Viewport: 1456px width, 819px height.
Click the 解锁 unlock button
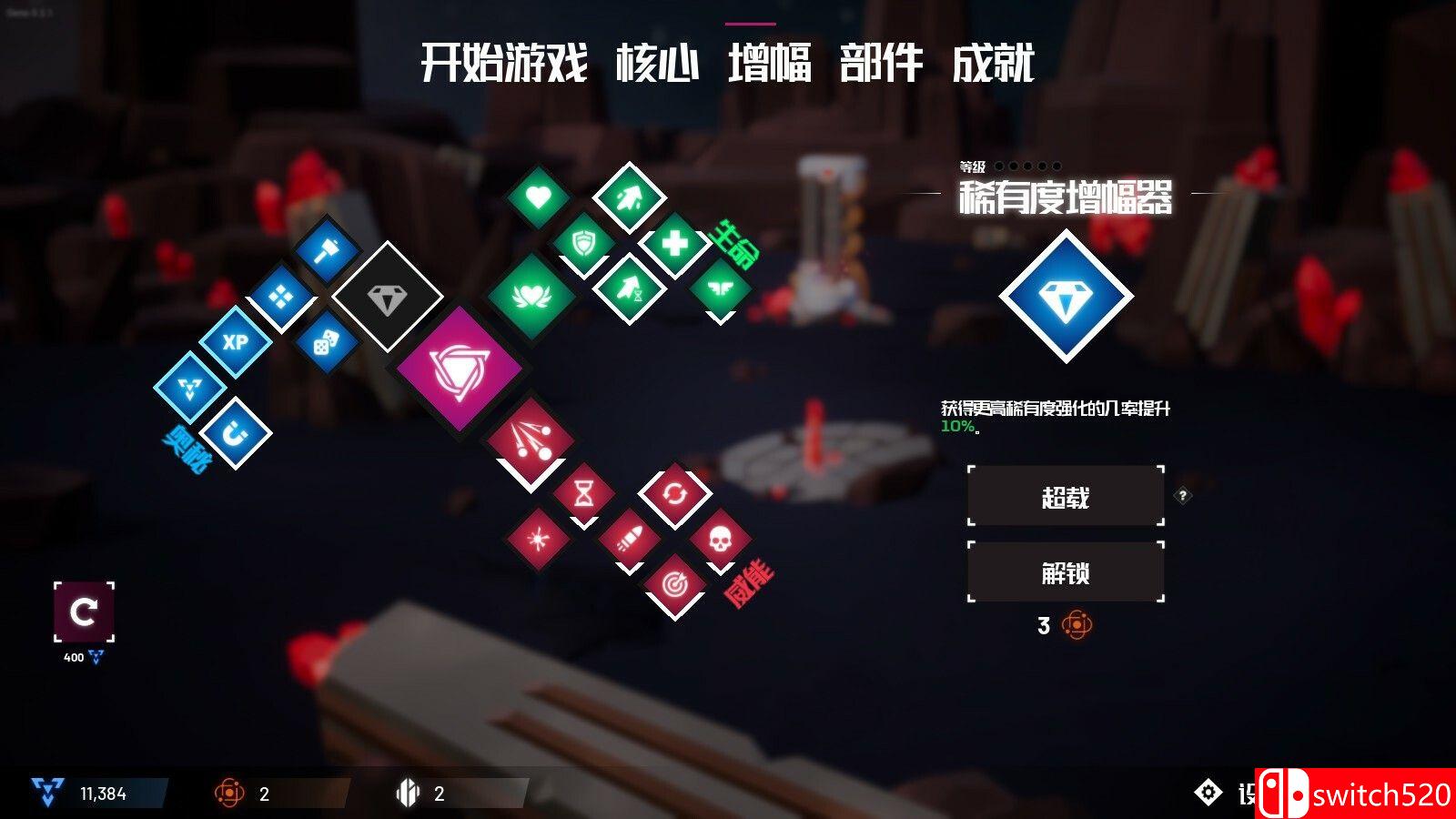pos(1067,571)
